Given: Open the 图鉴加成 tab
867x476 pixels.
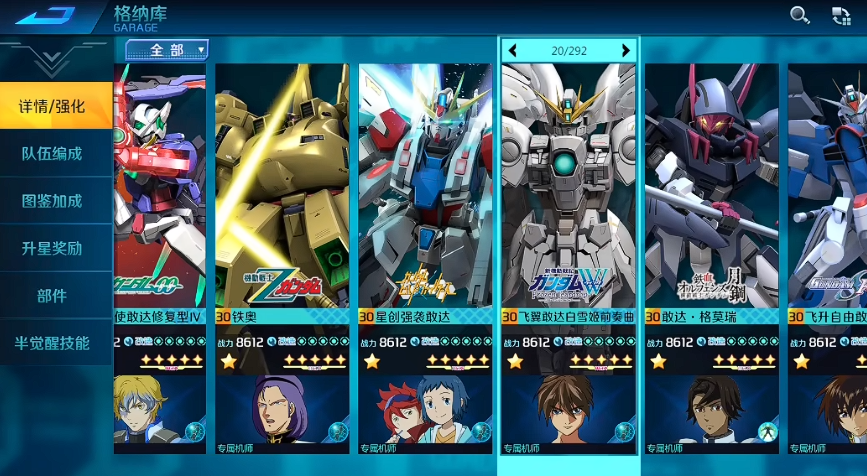Looking at the screenshot, I should 54,201.
